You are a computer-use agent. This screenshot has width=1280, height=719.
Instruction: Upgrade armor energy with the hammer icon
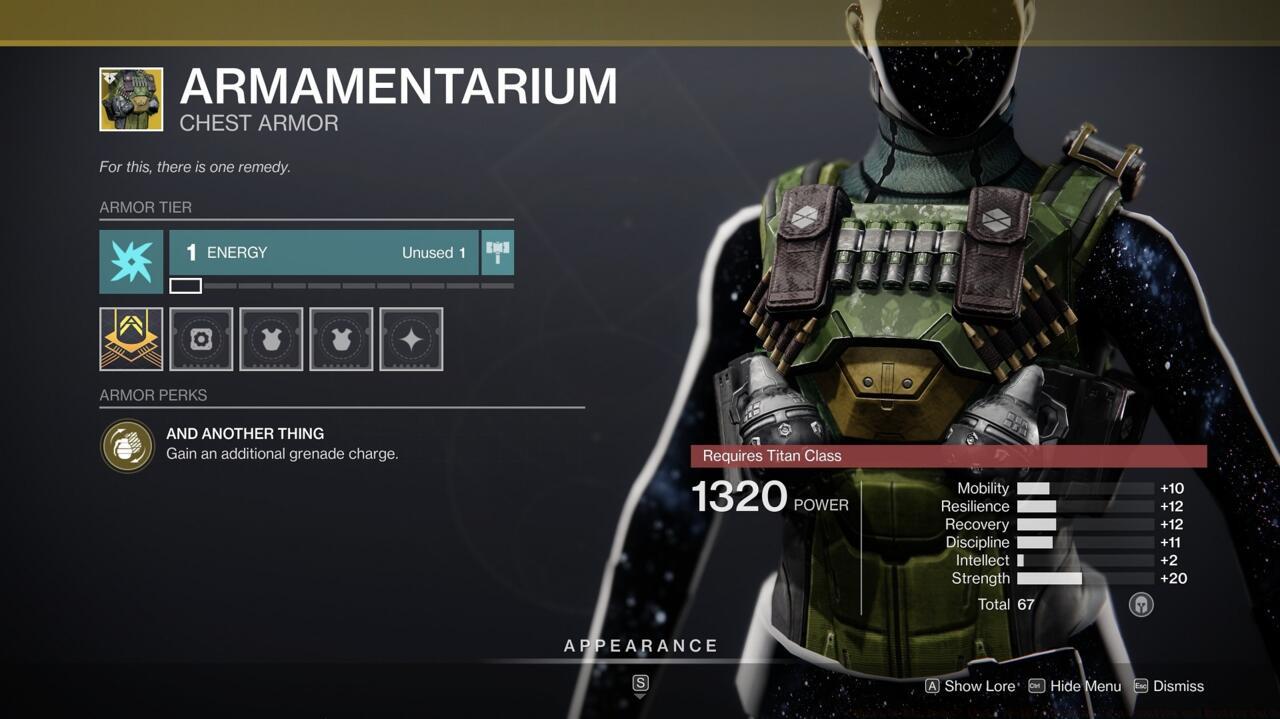click(497, 253)
